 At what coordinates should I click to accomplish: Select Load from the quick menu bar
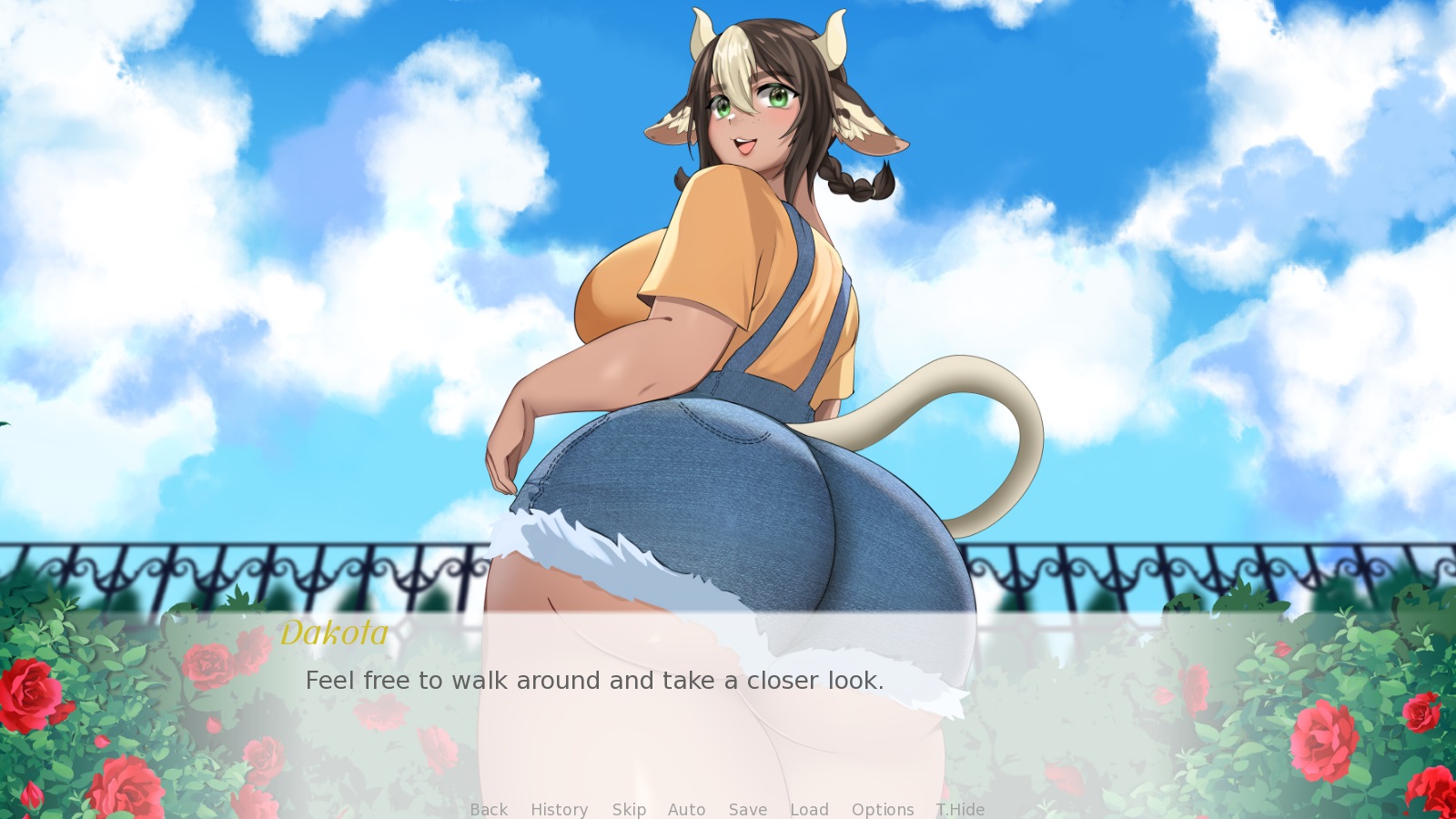point(809,809)
